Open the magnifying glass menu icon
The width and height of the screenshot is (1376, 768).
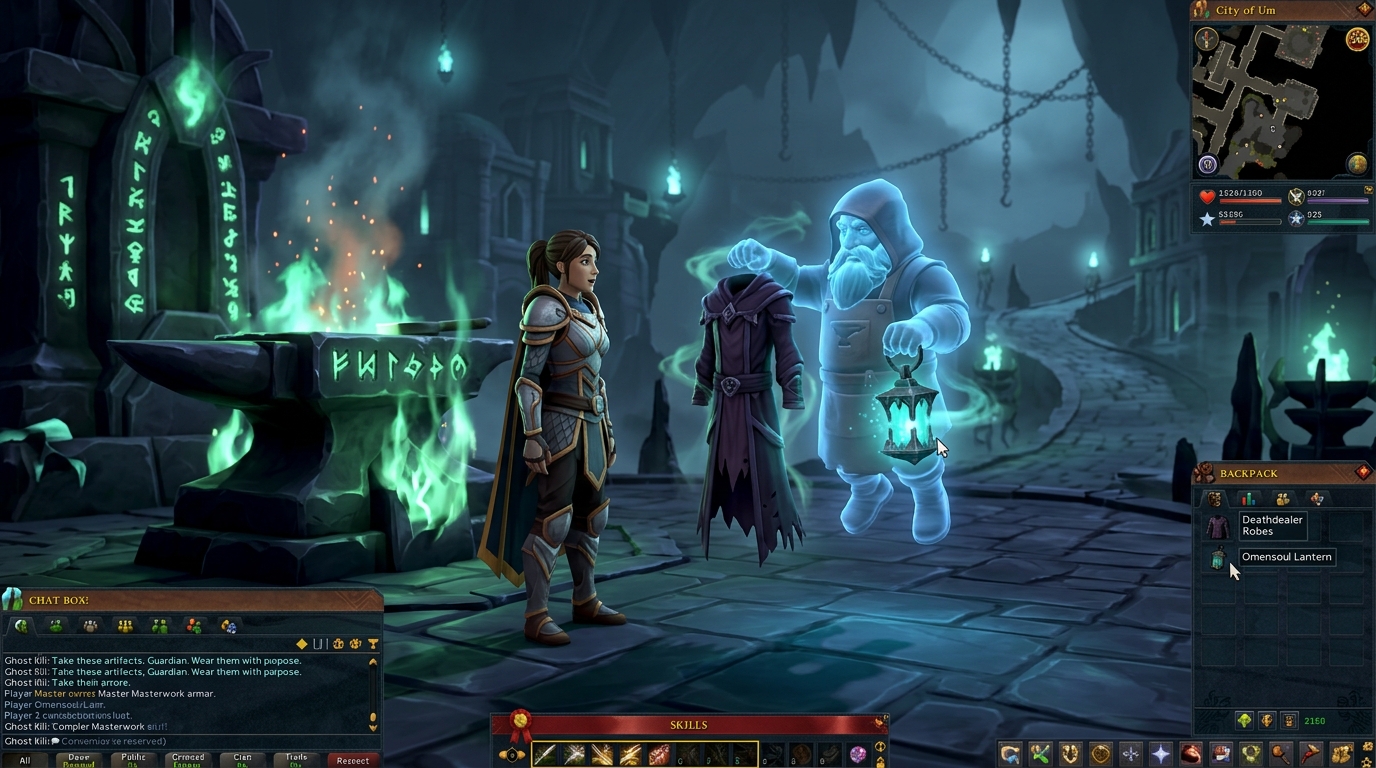pos(1280,754)
